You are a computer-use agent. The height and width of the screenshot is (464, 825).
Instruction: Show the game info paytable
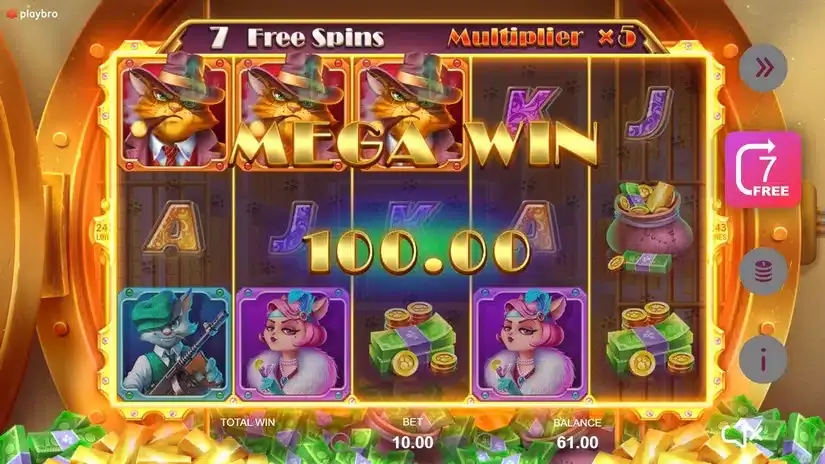(764, 358)
